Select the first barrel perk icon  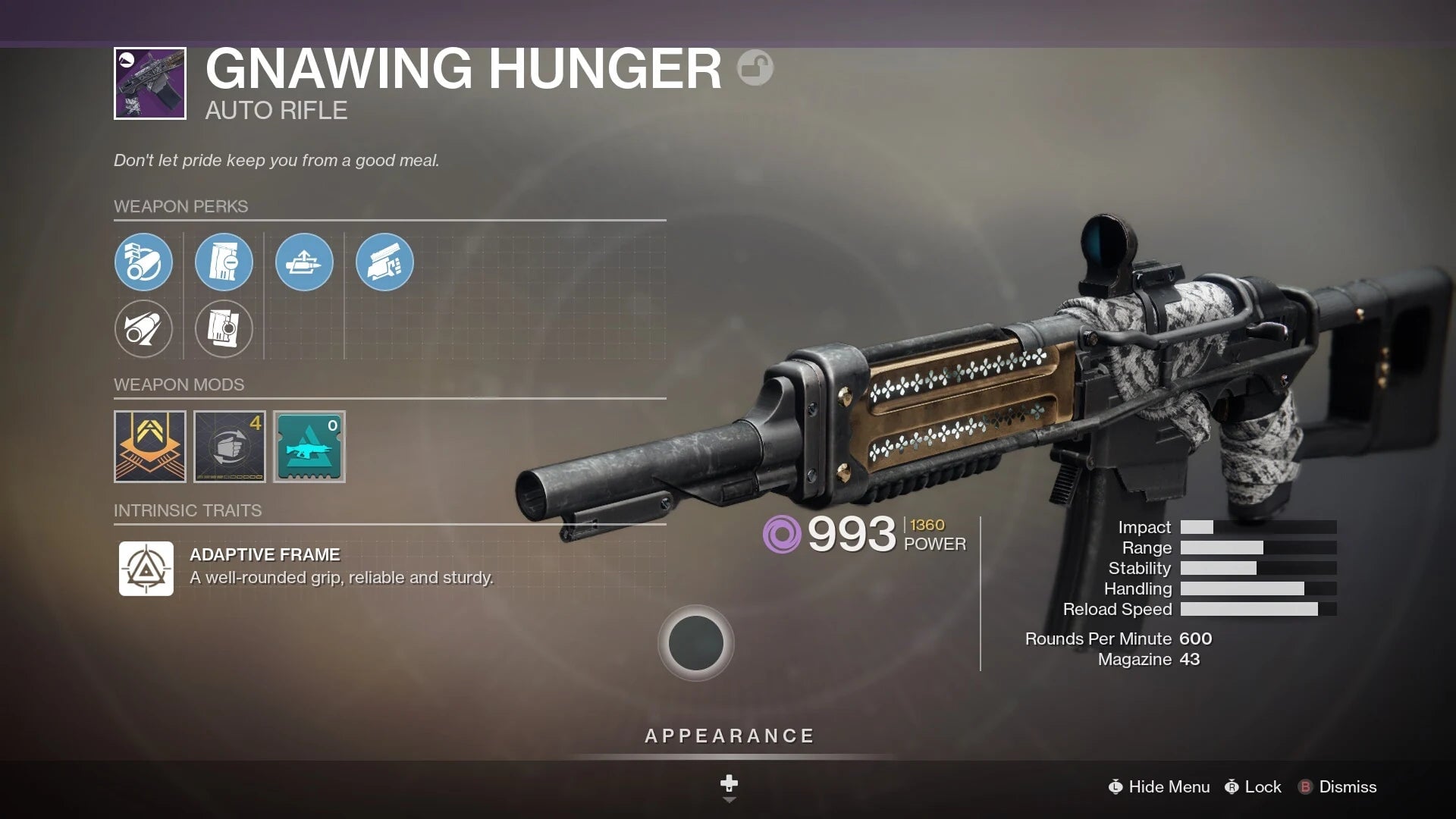click(144, 262)
